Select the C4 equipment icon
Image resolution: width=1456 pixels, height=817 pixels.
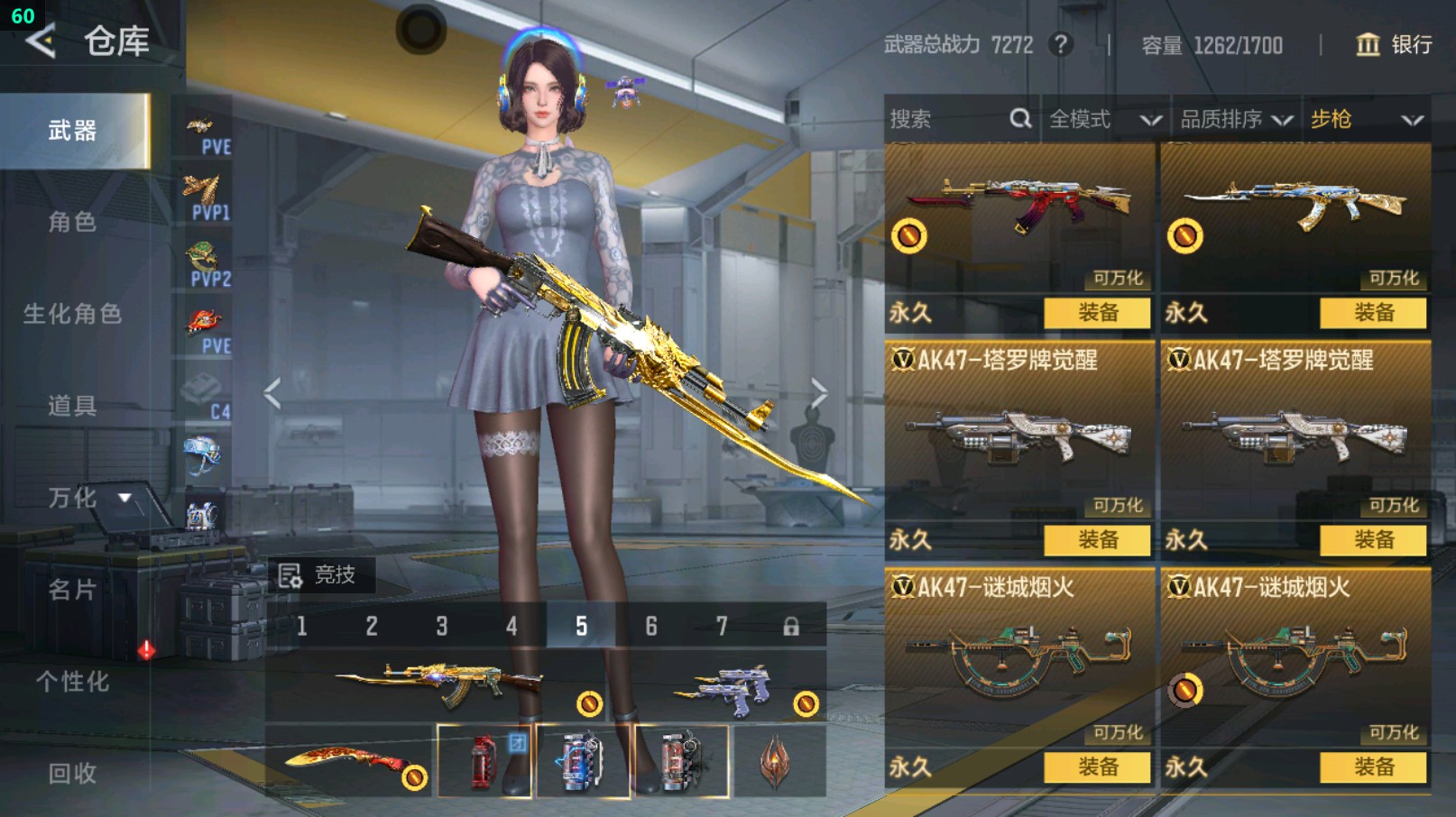tap(205, 397)
